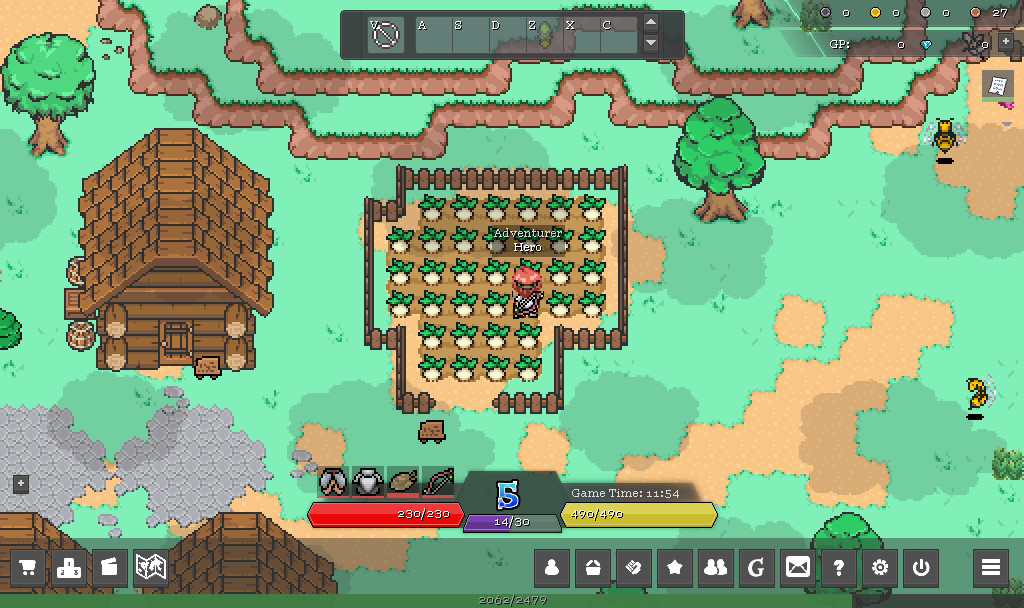Open the leaderboard podium button
Viewport: 1024px width, 608px height.
click(x=69, y=568)
